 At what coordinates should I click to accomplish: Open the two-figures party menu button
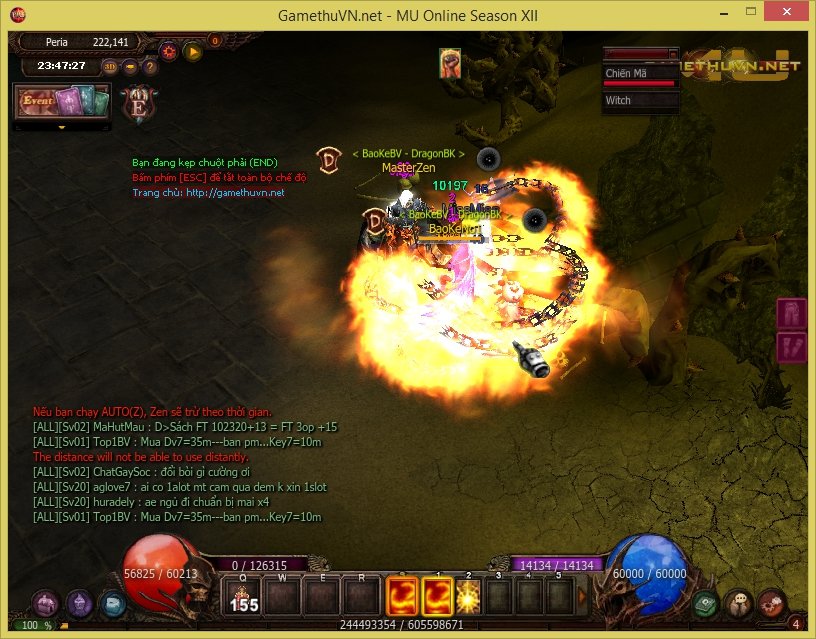(738, 603)
